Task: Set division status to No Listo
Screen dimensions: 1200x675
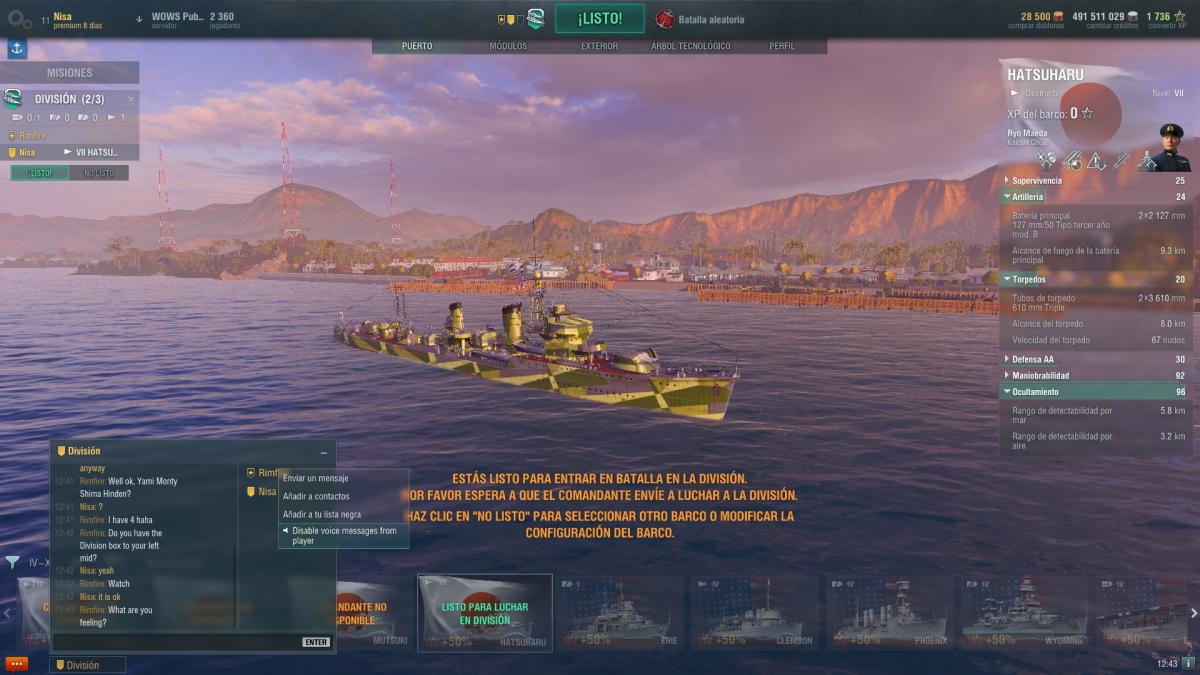Action: 99,173
